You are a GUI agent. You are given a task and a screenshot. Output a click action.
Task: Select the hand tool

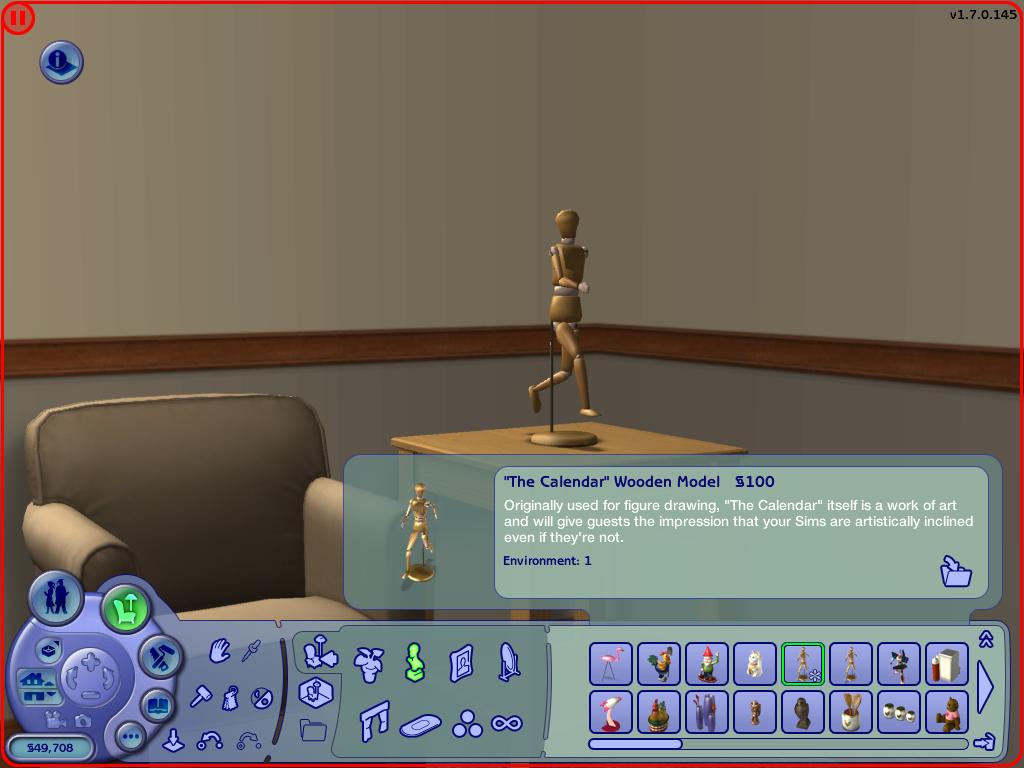pyautogui.click(x=220, y=652)
